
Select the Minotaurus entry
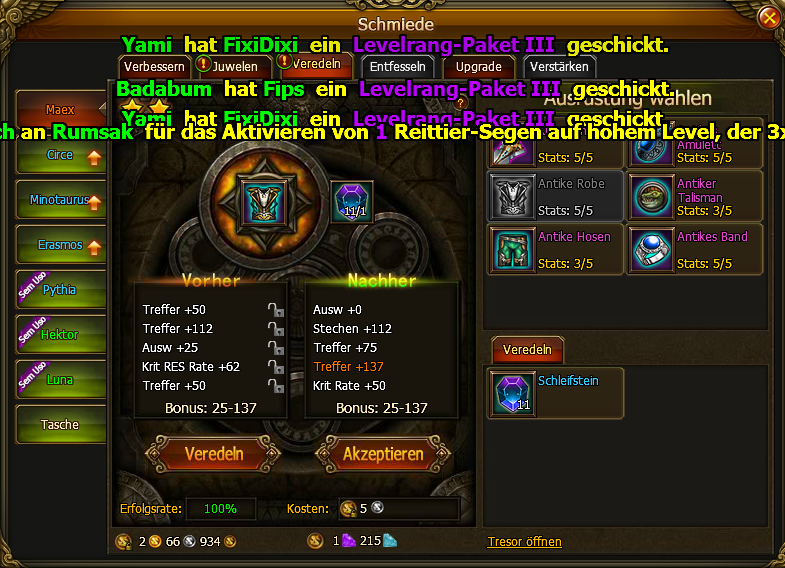[x=60, y=201]
